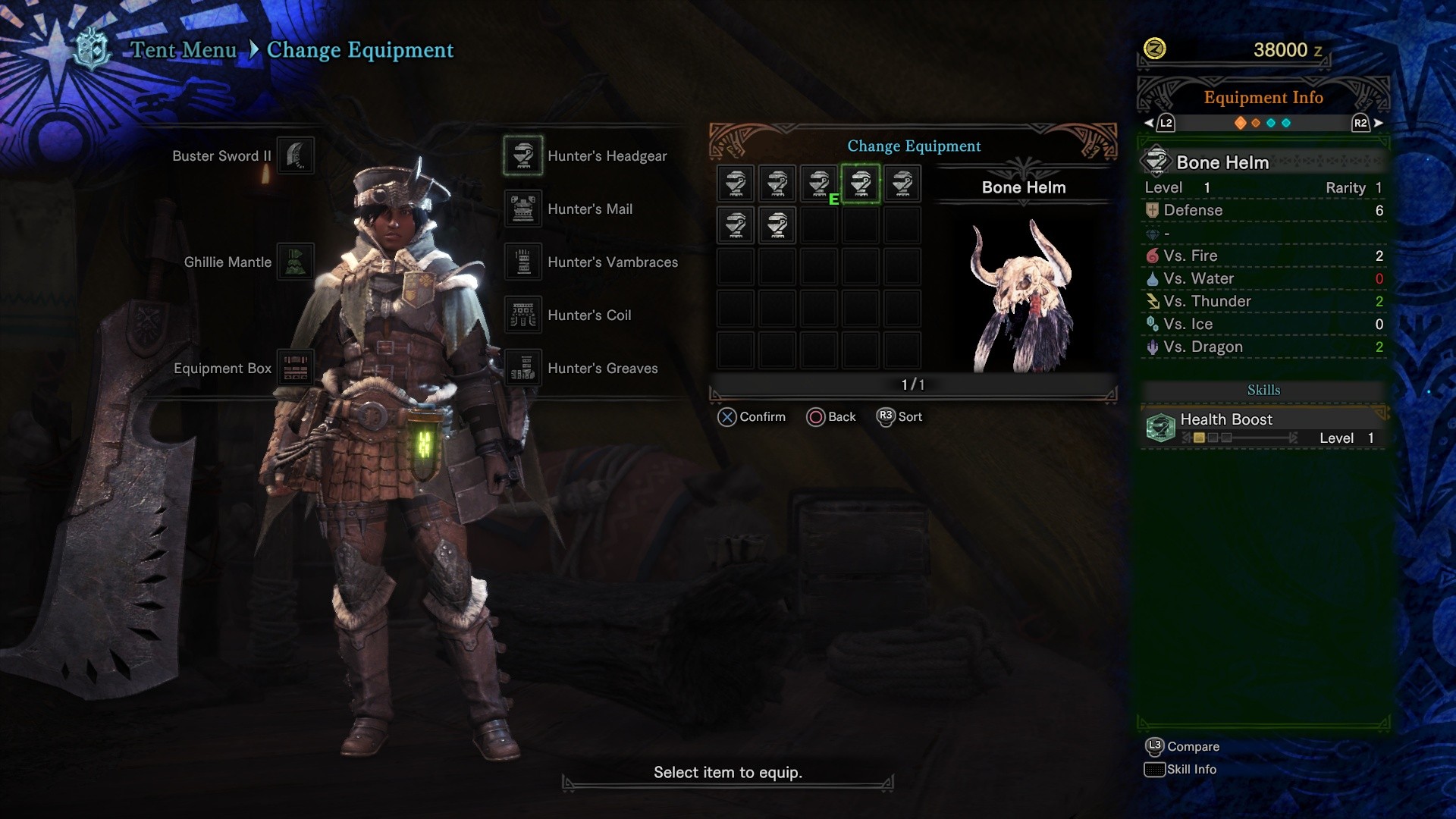
Task: Select the equipped Bone Helm in the grid
Action: pyautogui.click(x=860, y=183)
